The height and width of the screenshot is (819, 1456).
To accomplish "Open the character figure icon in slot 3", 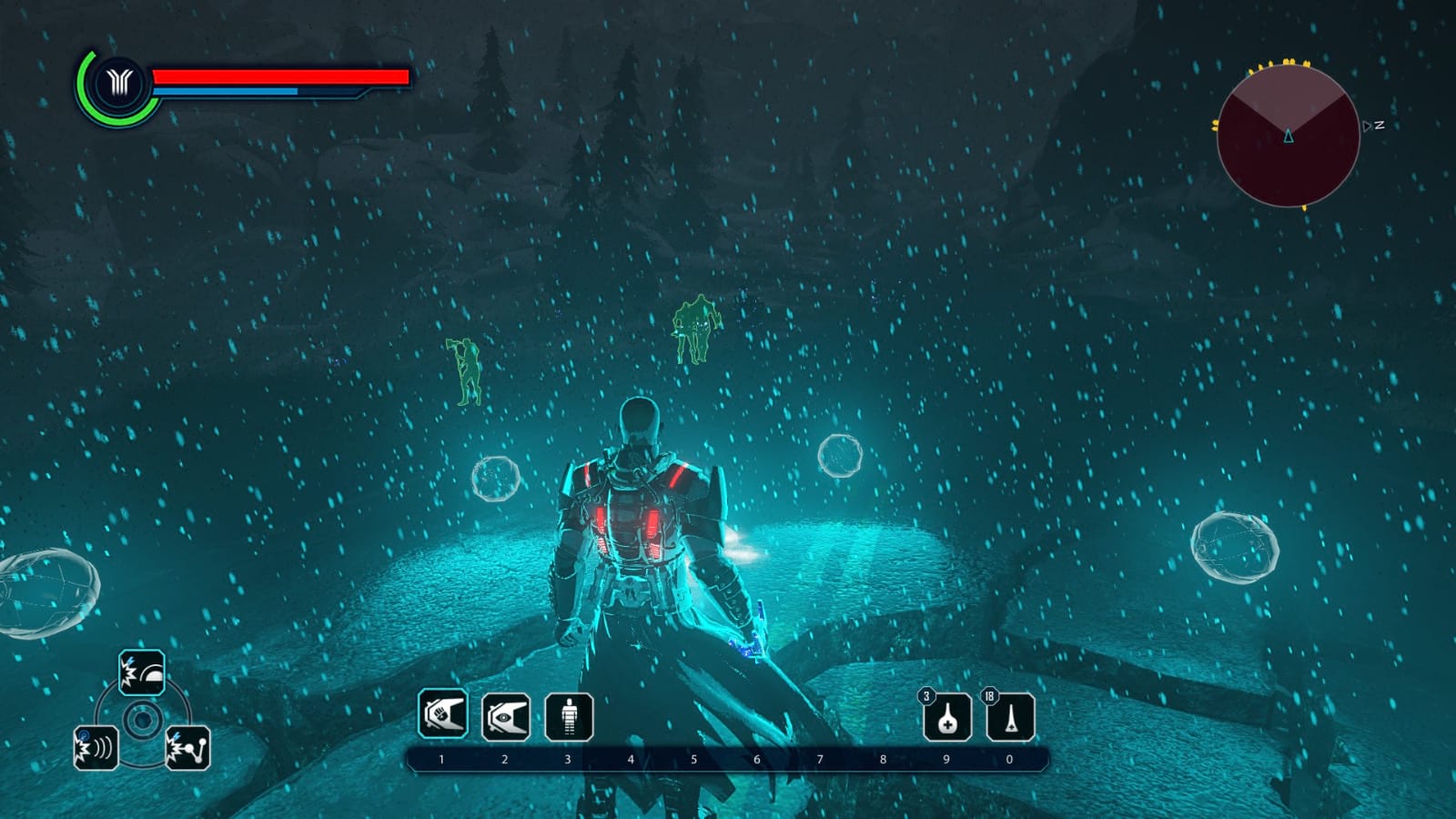I will point(567,718).
